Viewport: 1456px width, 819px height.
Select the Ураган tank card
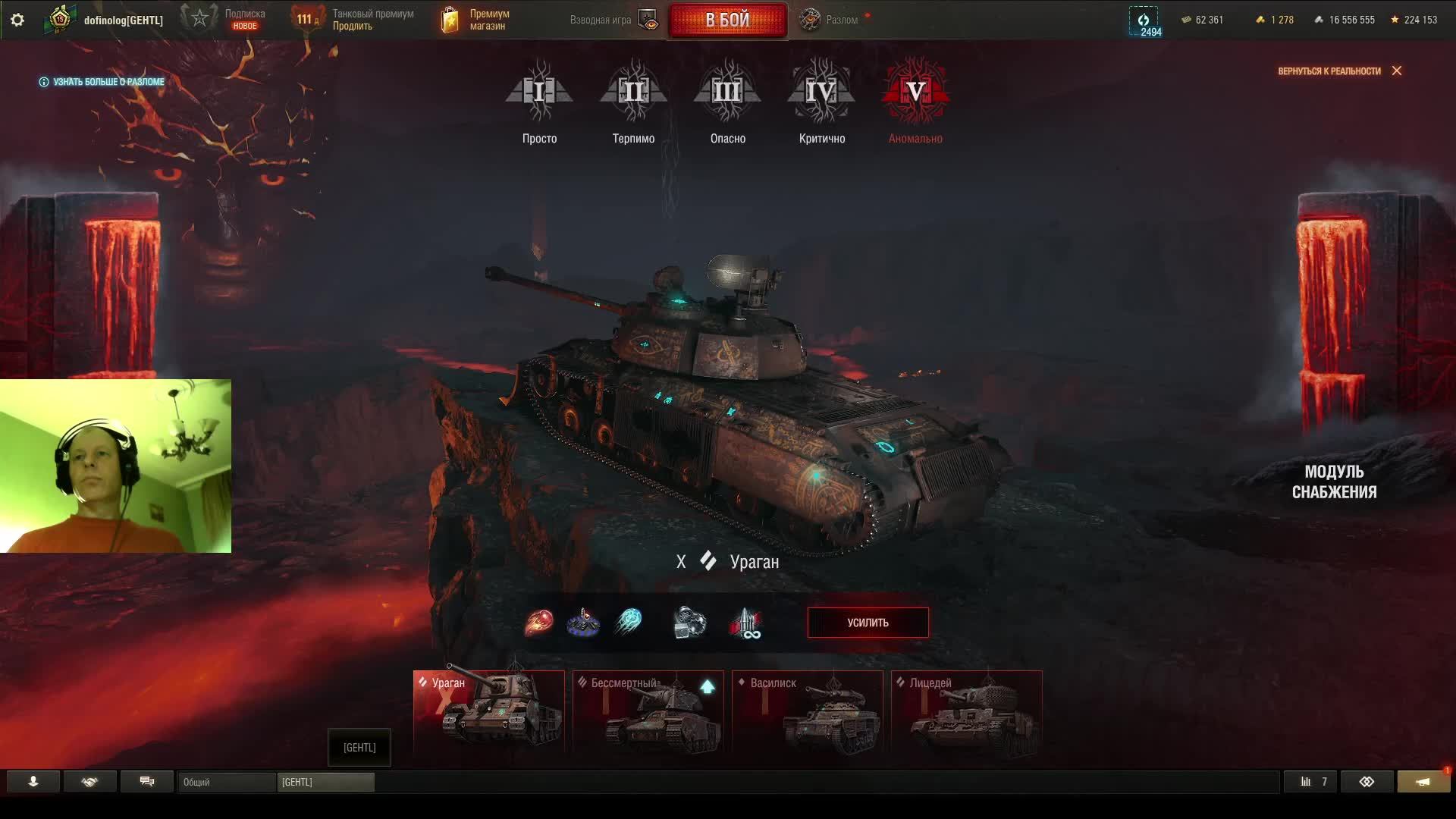click(489, 711)
